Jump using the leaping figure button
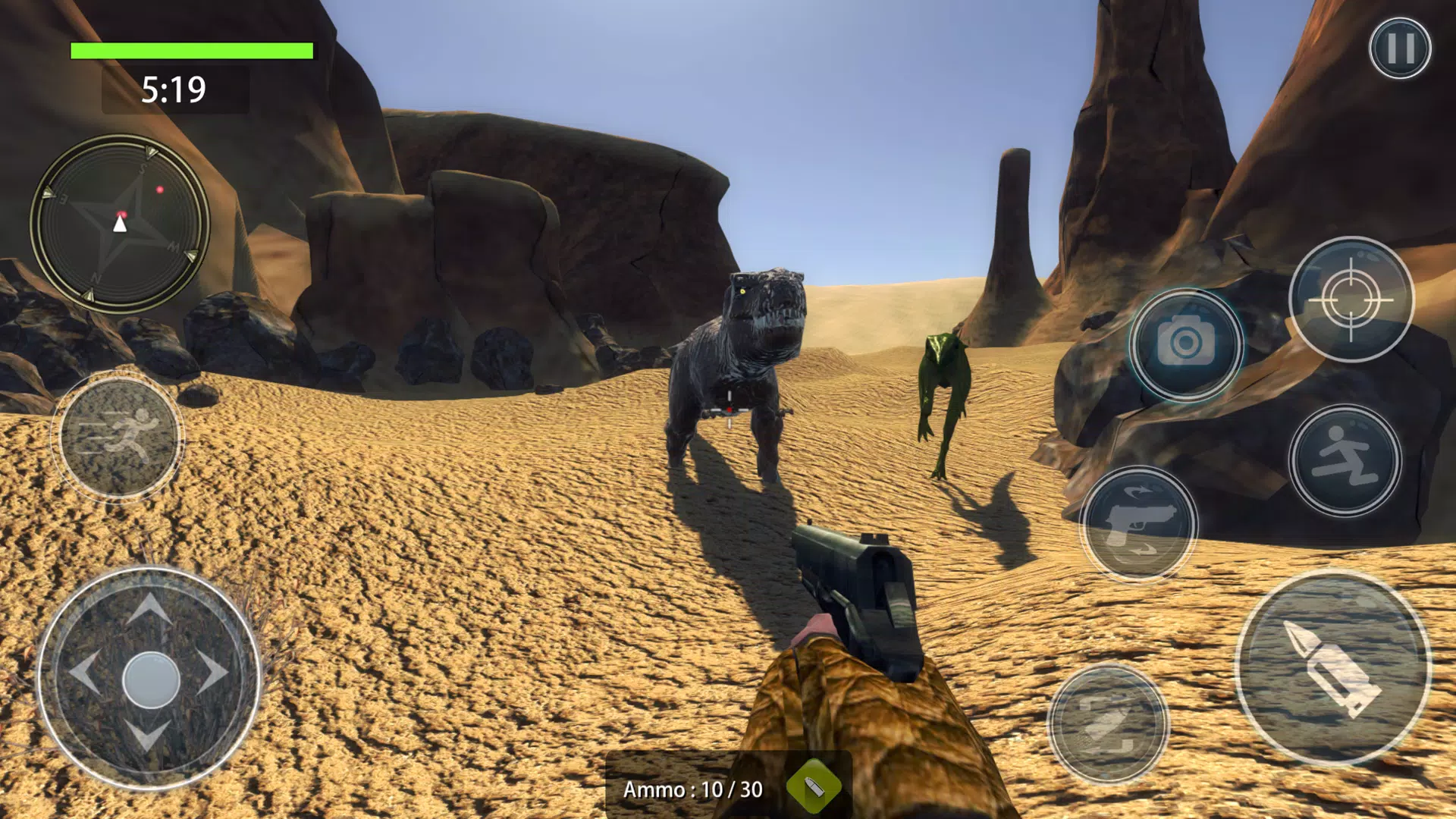 (x=1345, y=460)
